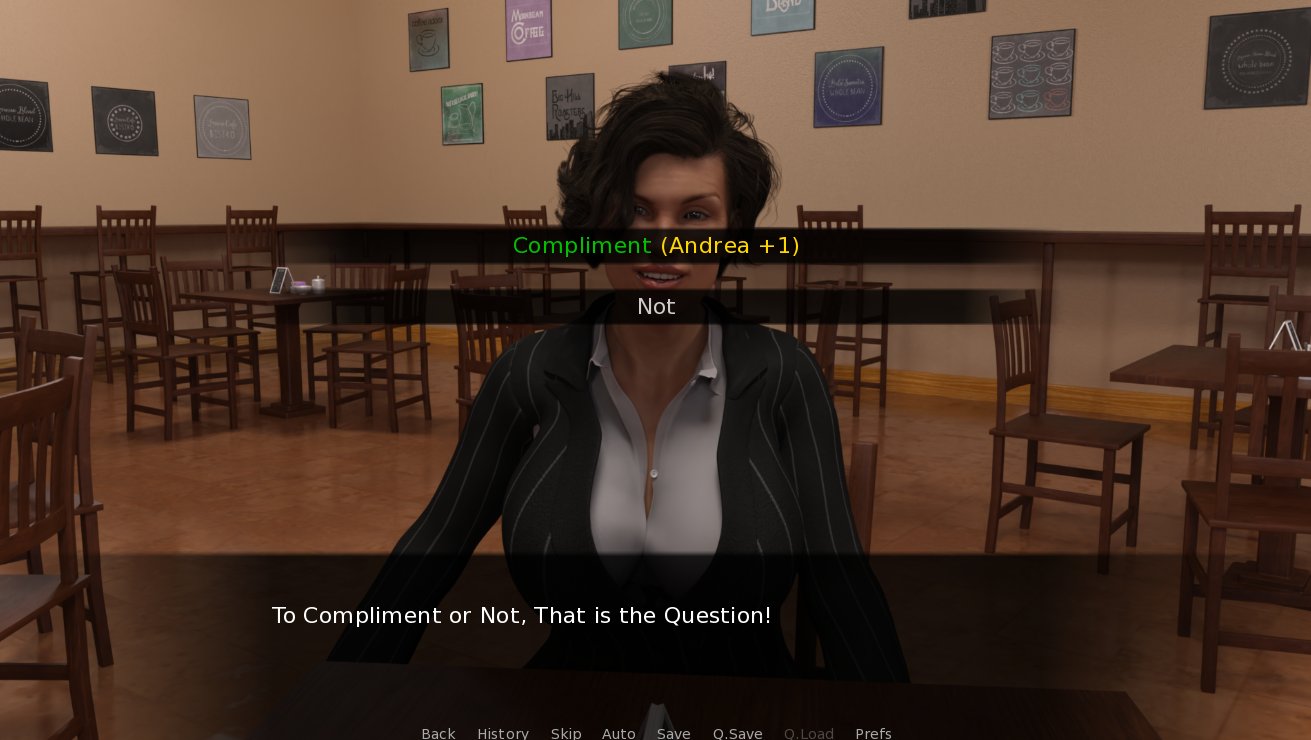This screenshot has width=1311, height=740.
Task: Perform a quick save with "Q.Save"
Action: coord(737,733)
